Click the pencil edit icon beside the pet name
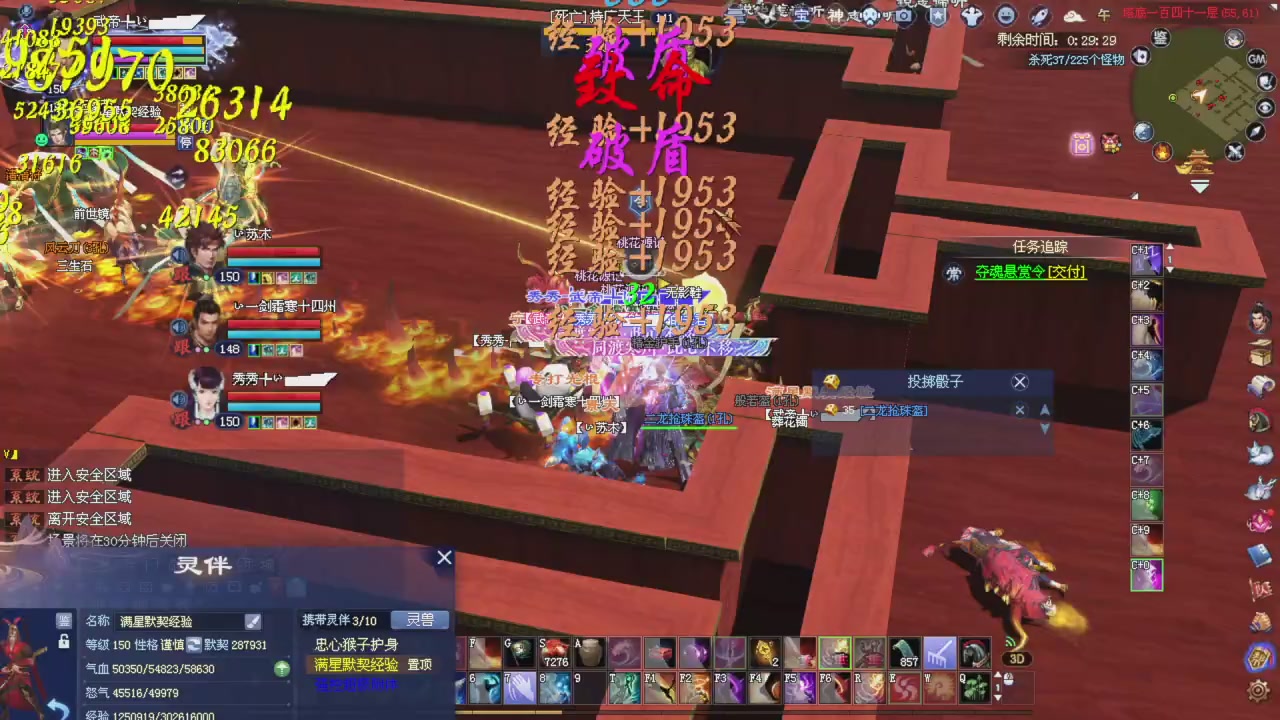 click(251, 621)
